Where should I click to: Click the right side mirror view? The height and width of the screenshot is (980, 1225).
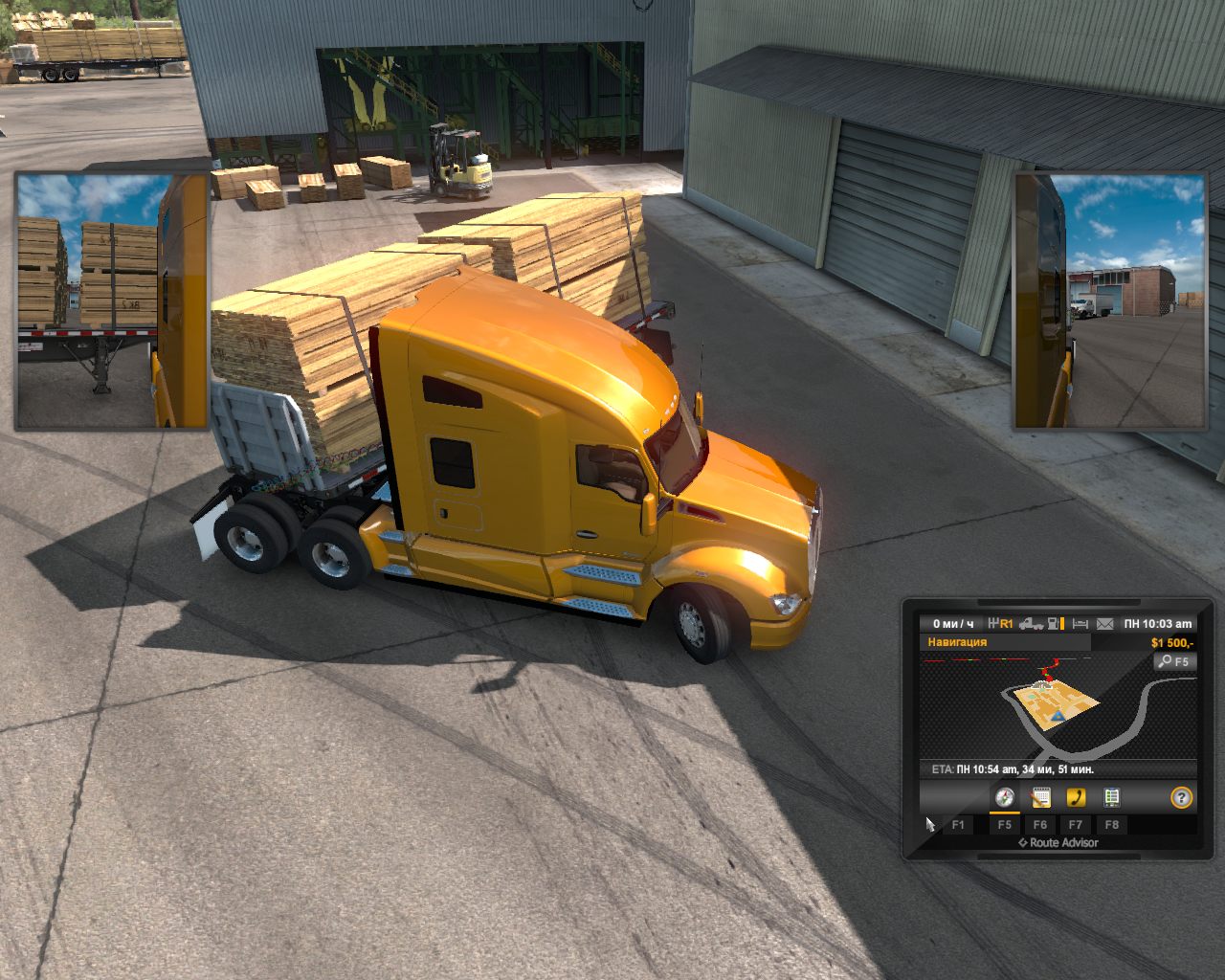tap(1110, 301)
